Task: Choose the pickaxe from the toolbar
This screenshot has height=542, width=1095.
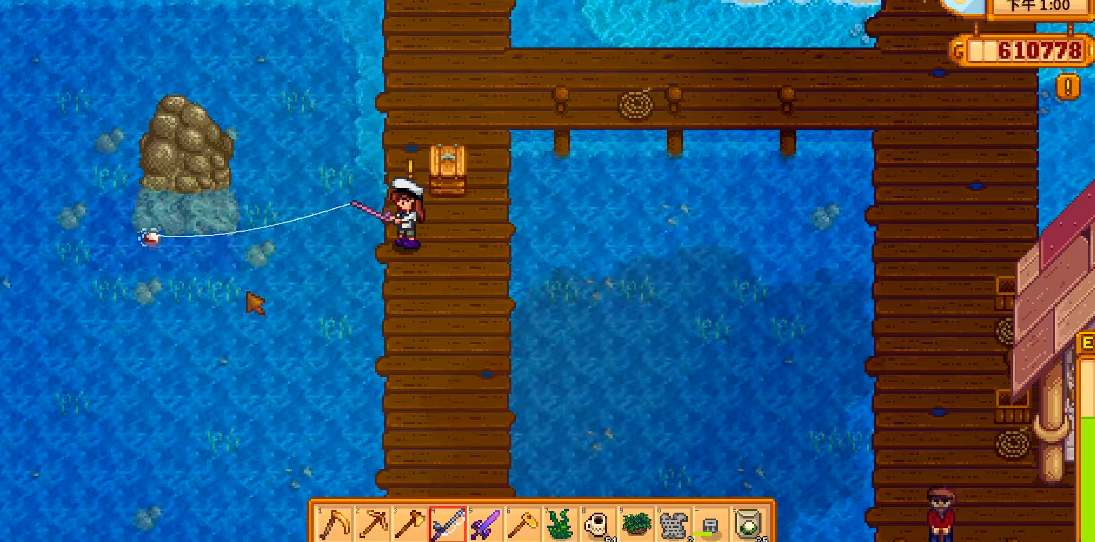Action: pyautogui.click(x=371, y=523)
